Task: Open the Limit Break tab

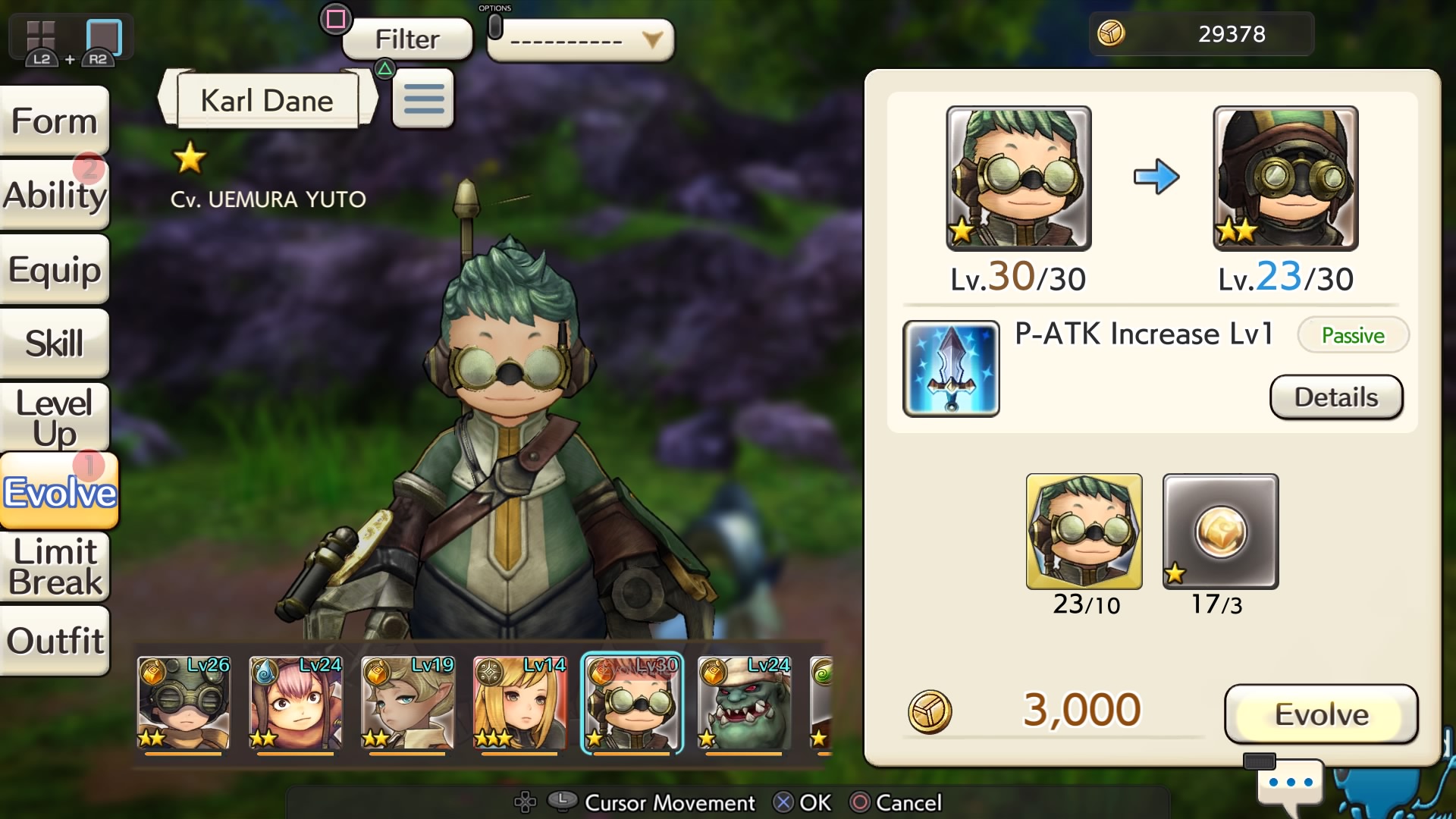Action: tap(55, 566)
